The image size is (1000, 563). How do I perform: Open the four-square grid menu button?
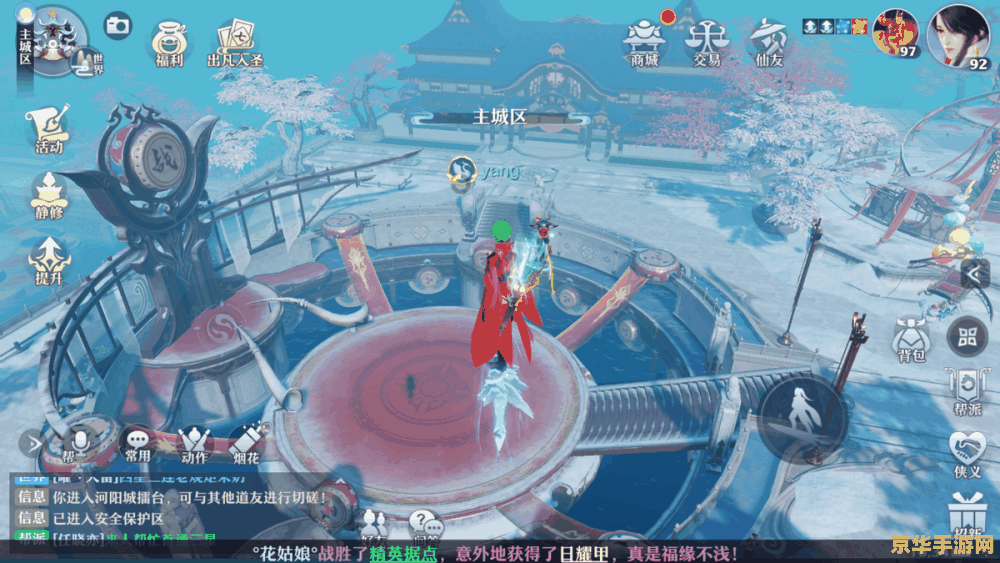pos(967,337)
